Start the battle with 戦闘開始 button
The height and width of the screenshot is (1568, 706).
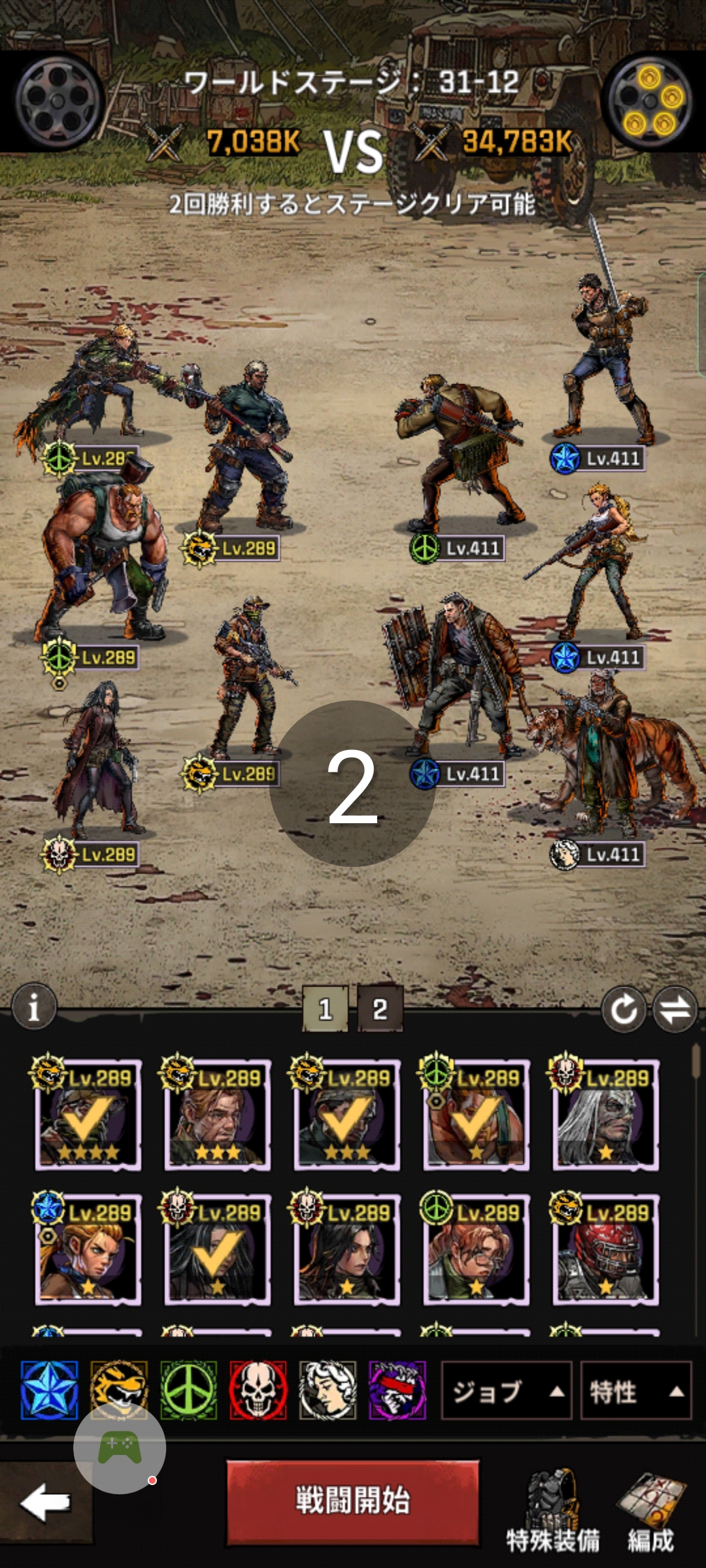352,1501
